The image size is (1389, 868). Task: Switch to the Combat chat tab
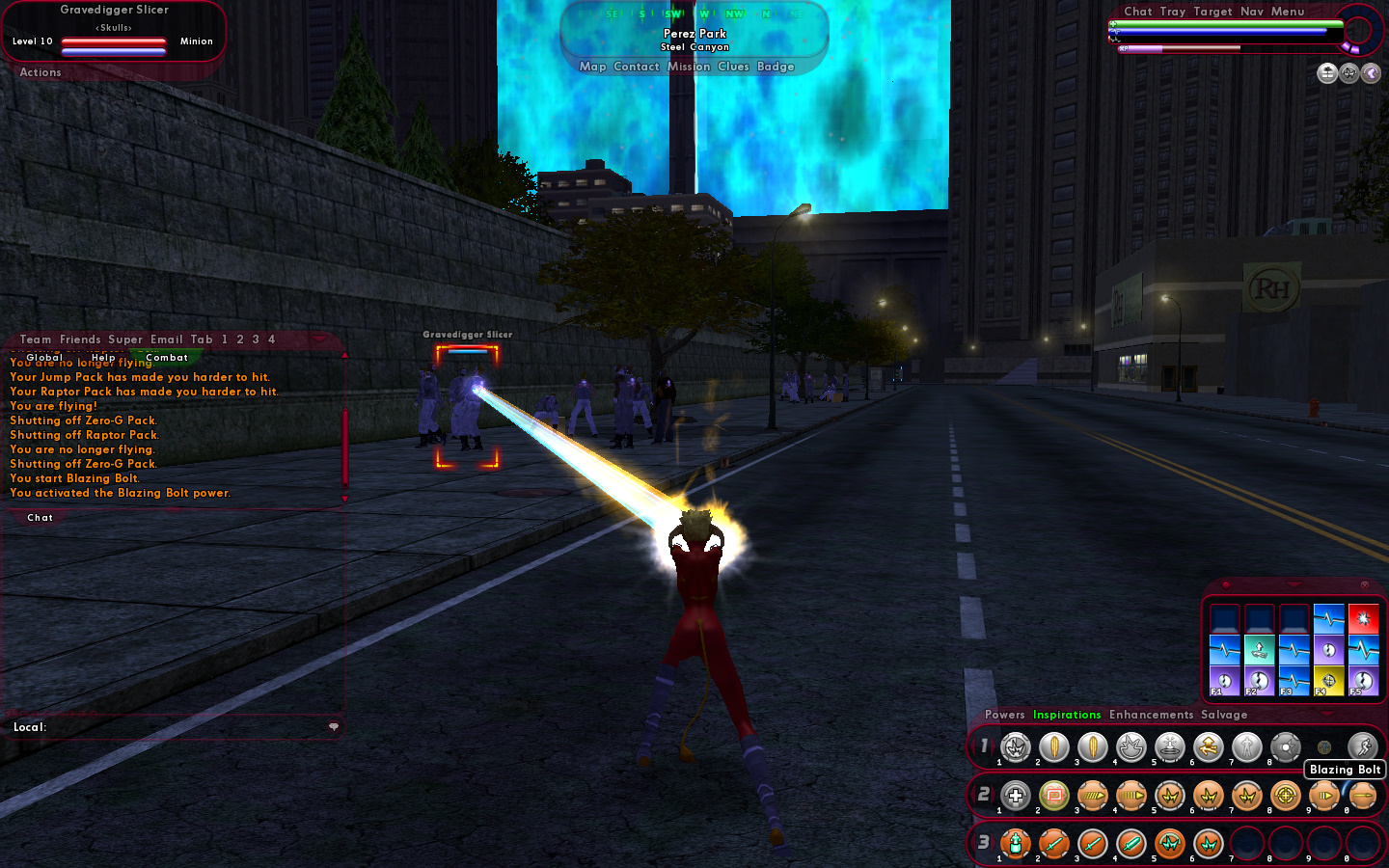pyautogui.click(x=167, y=358)
